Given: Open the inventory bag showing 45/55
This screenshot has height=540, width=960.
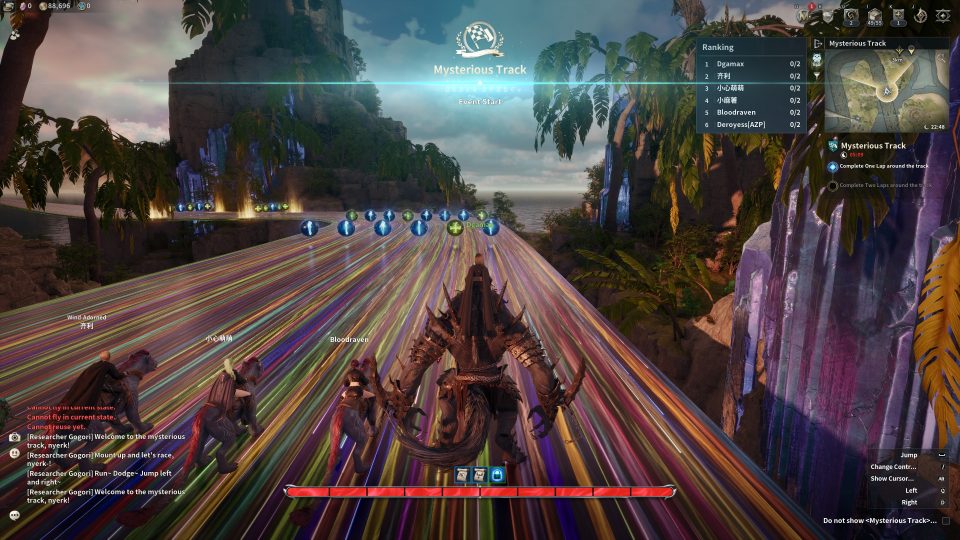Looking at the screenshot, I should tap(874, 15).
